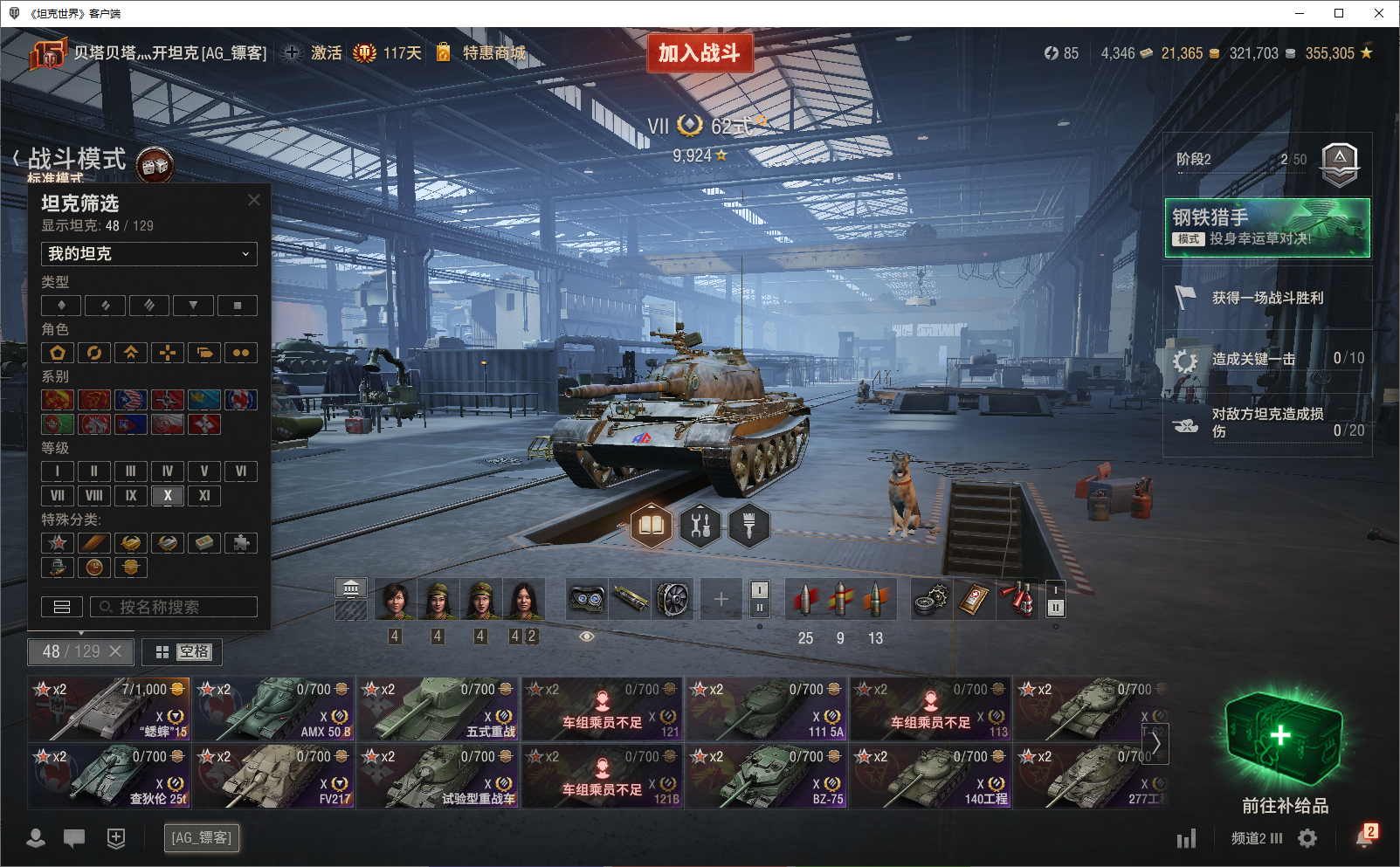Toggle the tier X filter
The width and height of the screenshot is (1400, 867).
[x=168, y=496]
